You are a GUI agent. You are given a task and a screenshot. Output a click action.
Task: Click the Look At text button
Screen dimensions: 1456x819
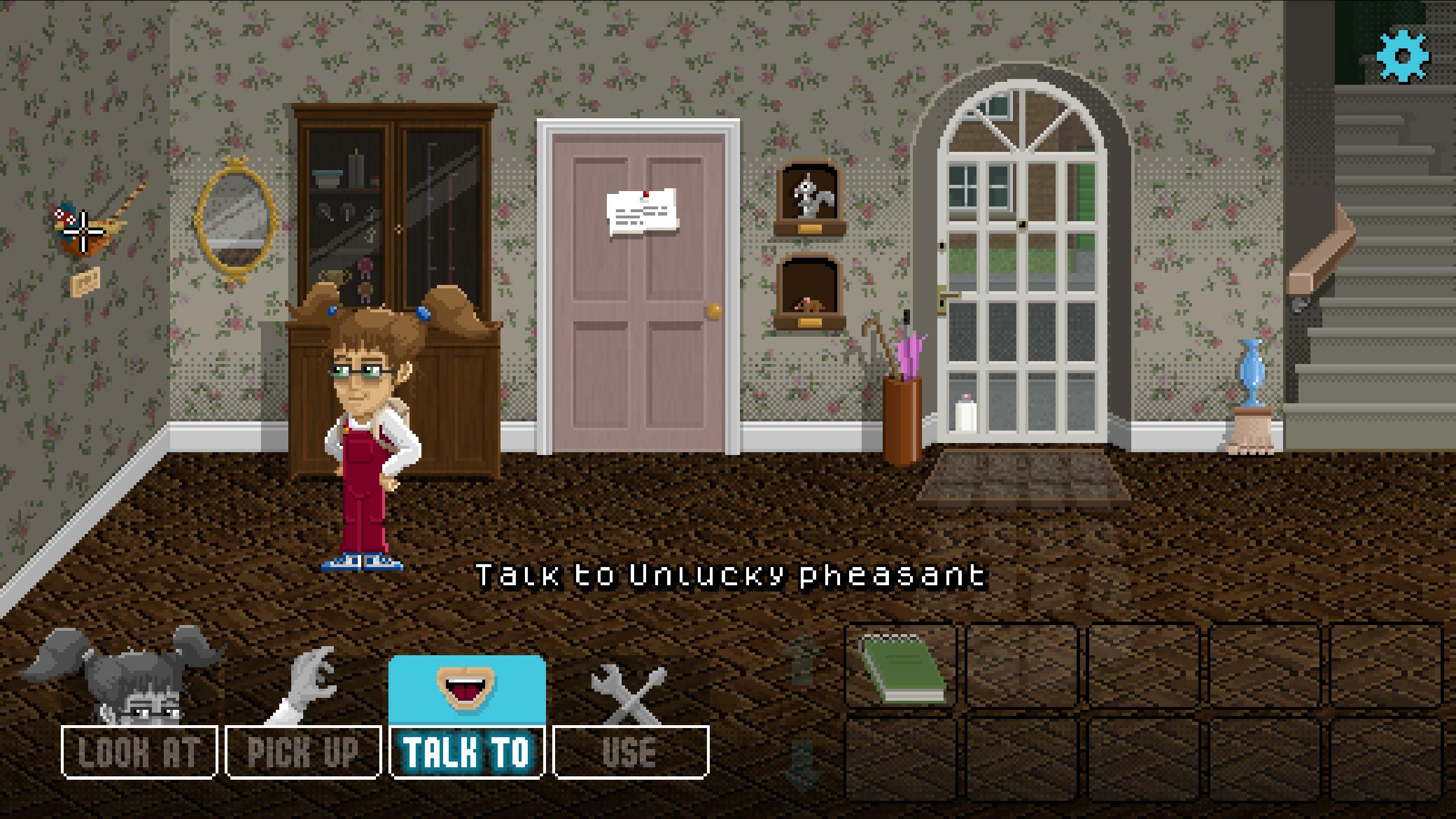[x=138, y=752]
